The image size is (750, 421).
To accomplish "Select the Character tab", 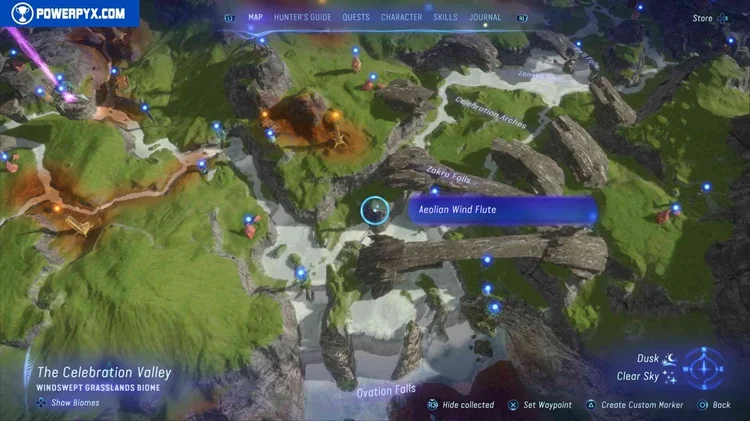I will pos(401,17).
